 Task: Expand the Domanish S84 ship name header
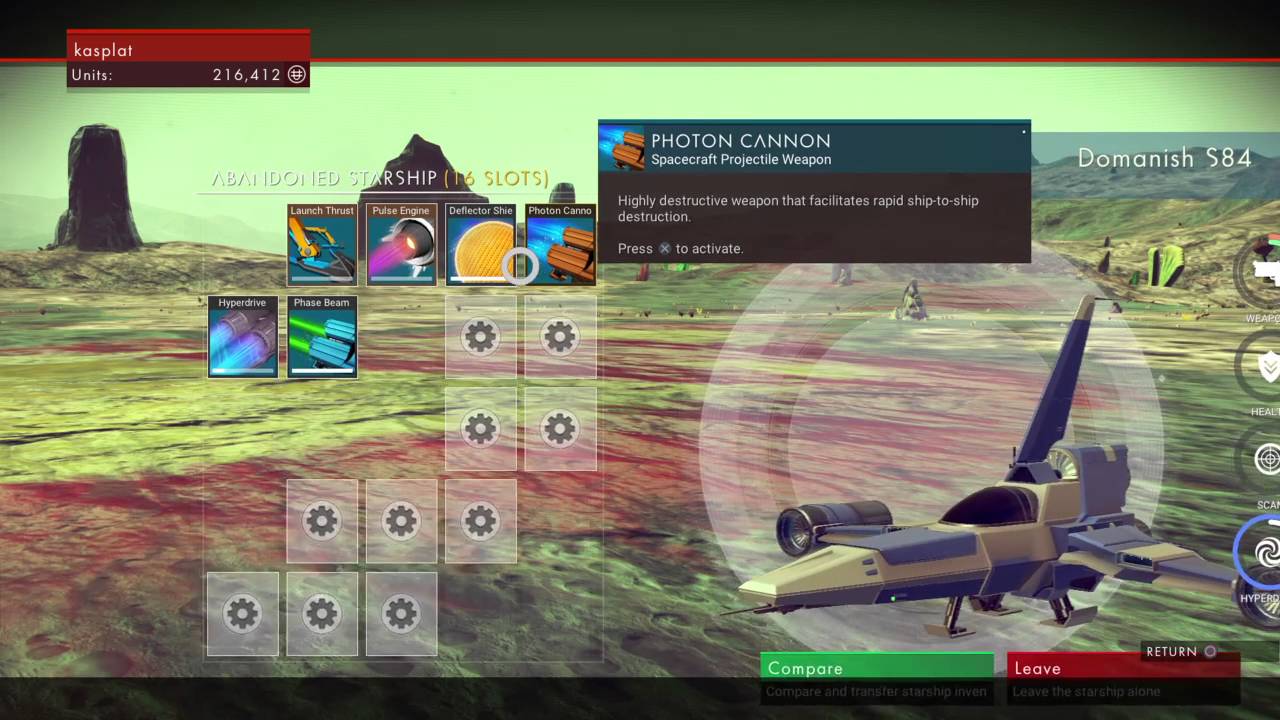[1165, 158]
